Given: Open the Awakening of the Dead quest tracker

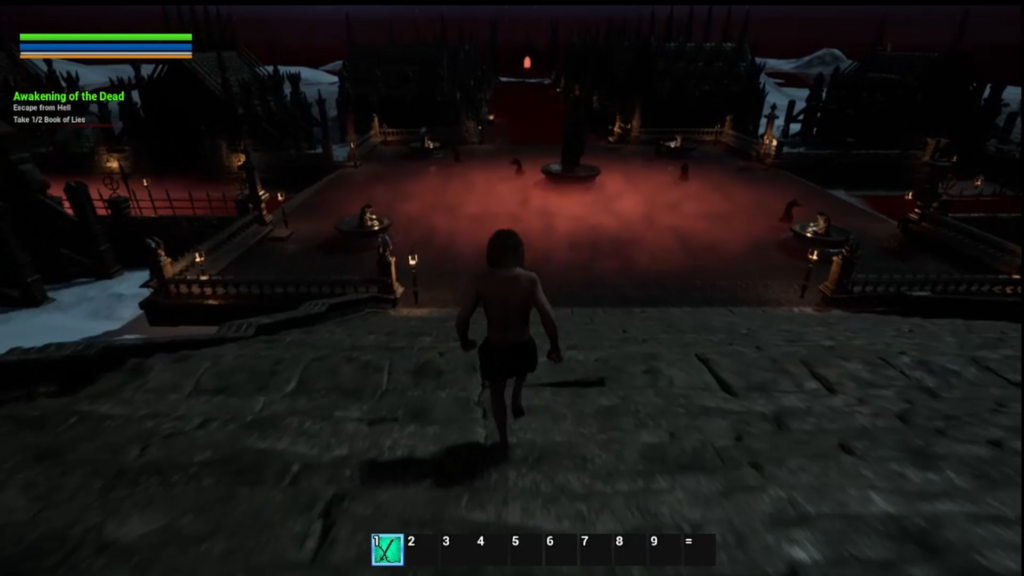Looking at the screenshot, I should click(x=68, y=96).
